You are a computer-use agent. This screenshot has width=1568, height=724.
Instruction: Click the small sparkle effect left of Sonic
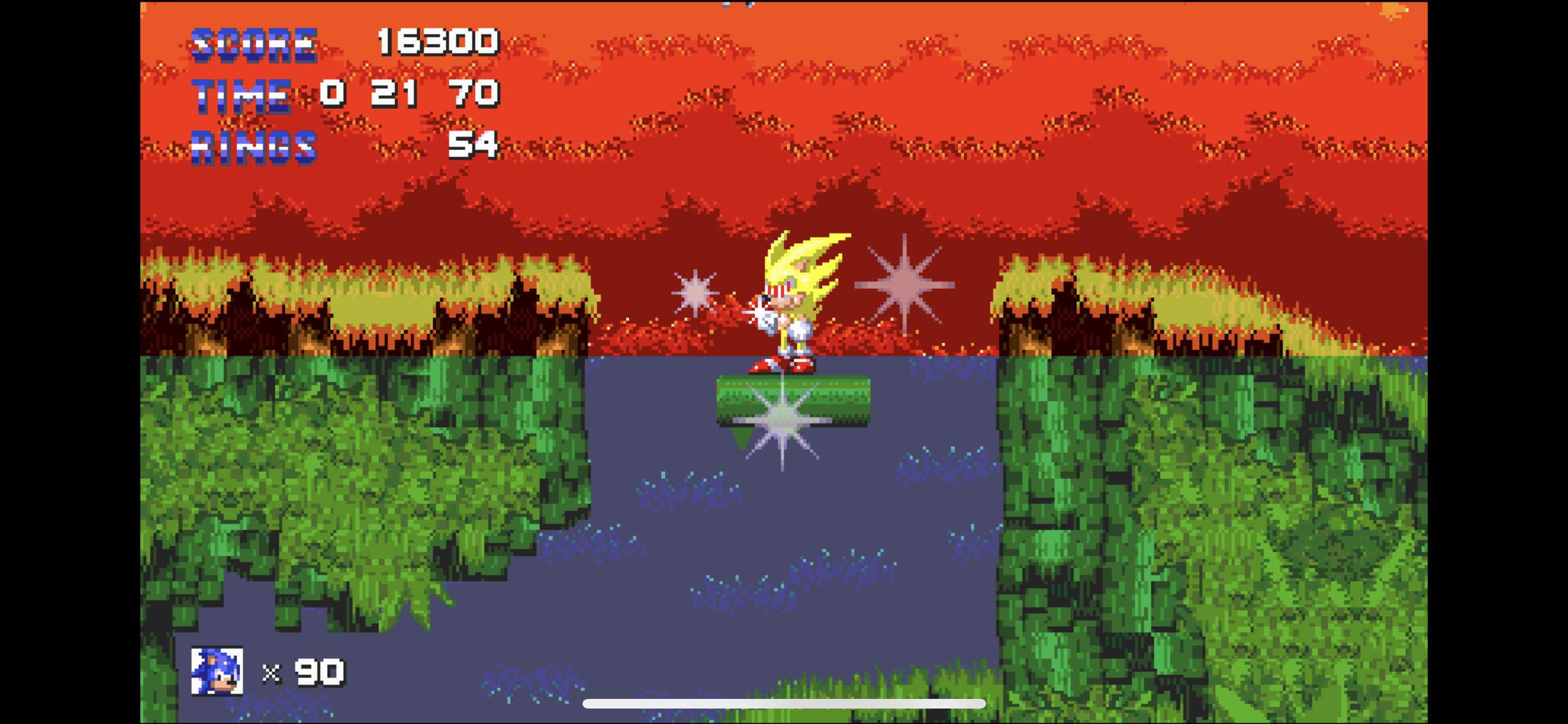[695, 293]
